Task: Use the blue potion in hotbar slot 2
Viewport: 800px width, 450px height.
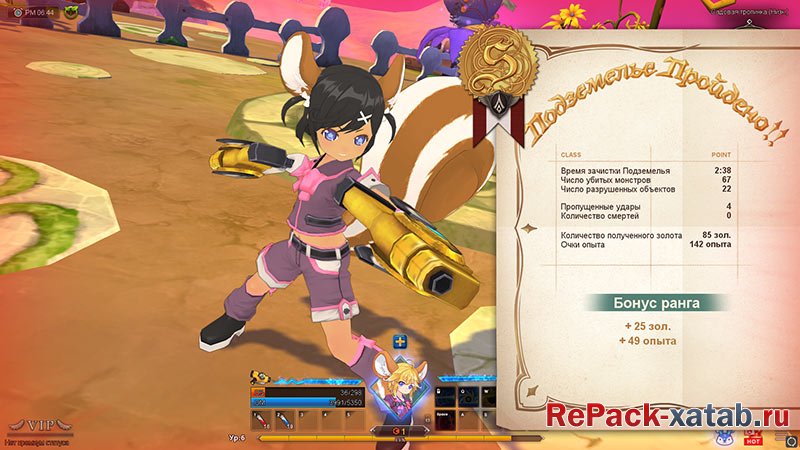Action: [283, 419]
